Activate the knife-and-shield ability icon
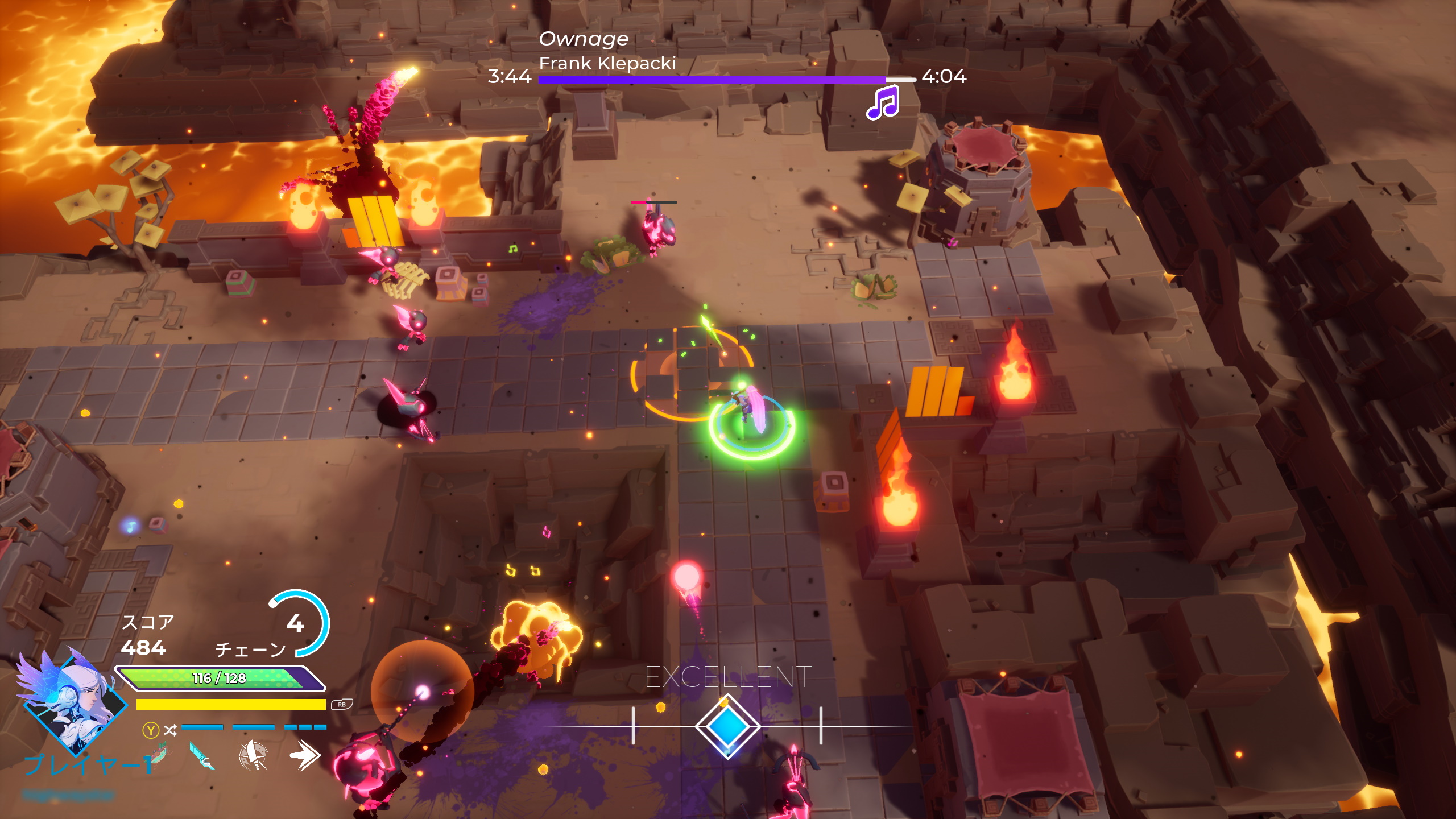Viewport: 1456px width, 819px height. (253, 756)
